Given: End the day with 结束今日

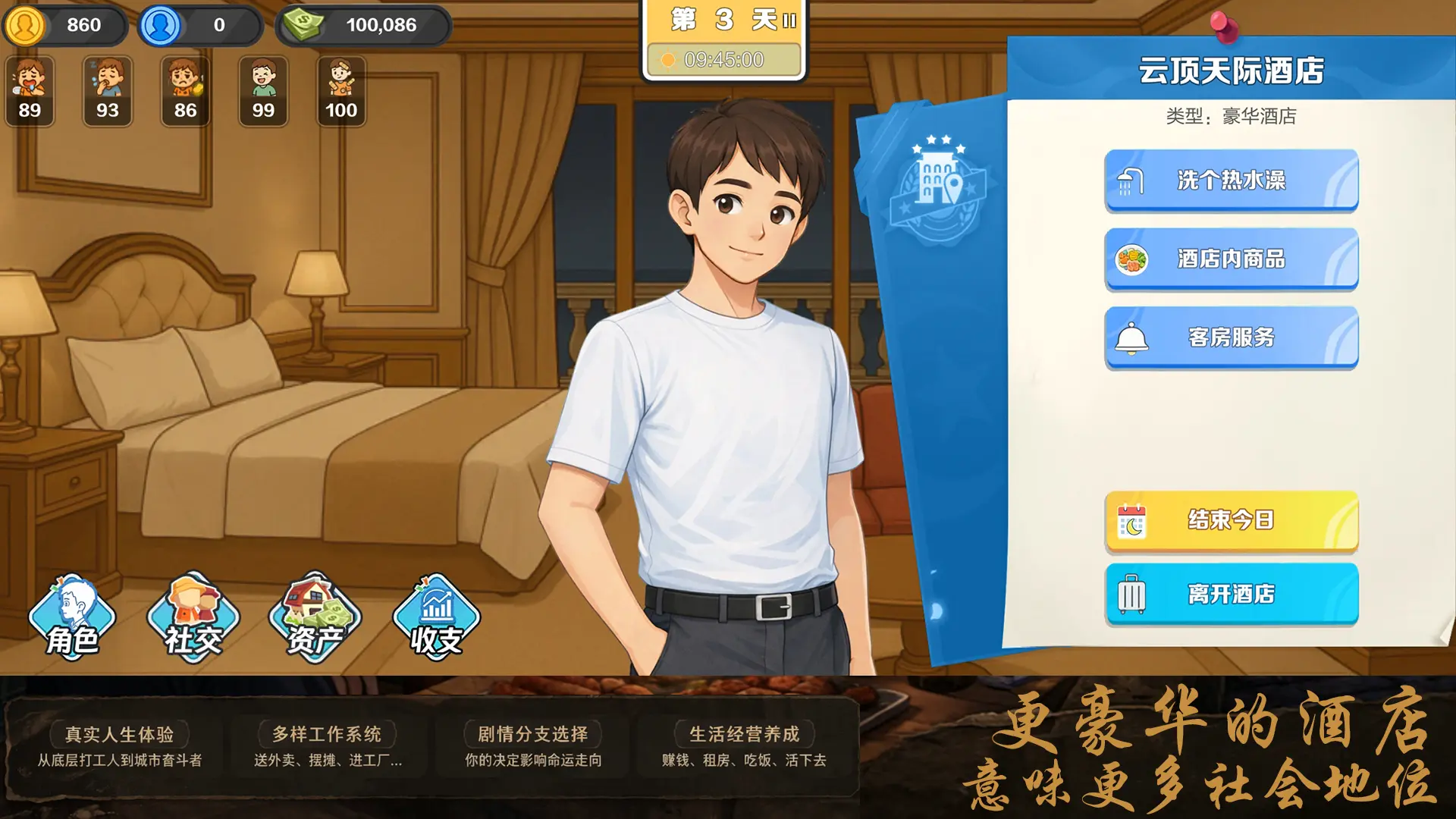Looking at the screenshot, I should pyautogui.click(x=1230, y=520).
